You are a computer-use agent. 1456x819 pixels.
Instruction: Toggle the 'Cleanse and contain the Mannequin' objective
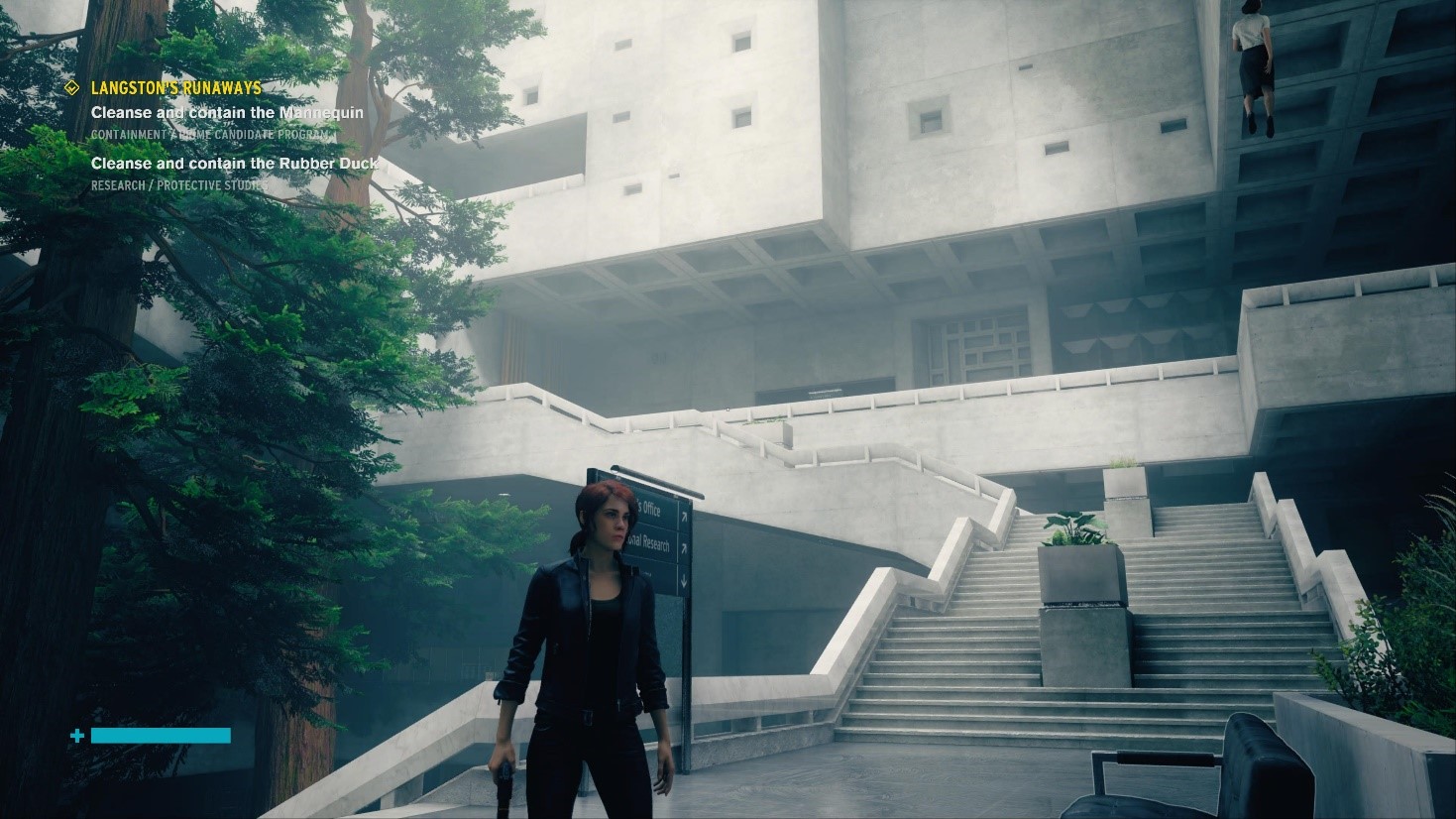[227, 112]
